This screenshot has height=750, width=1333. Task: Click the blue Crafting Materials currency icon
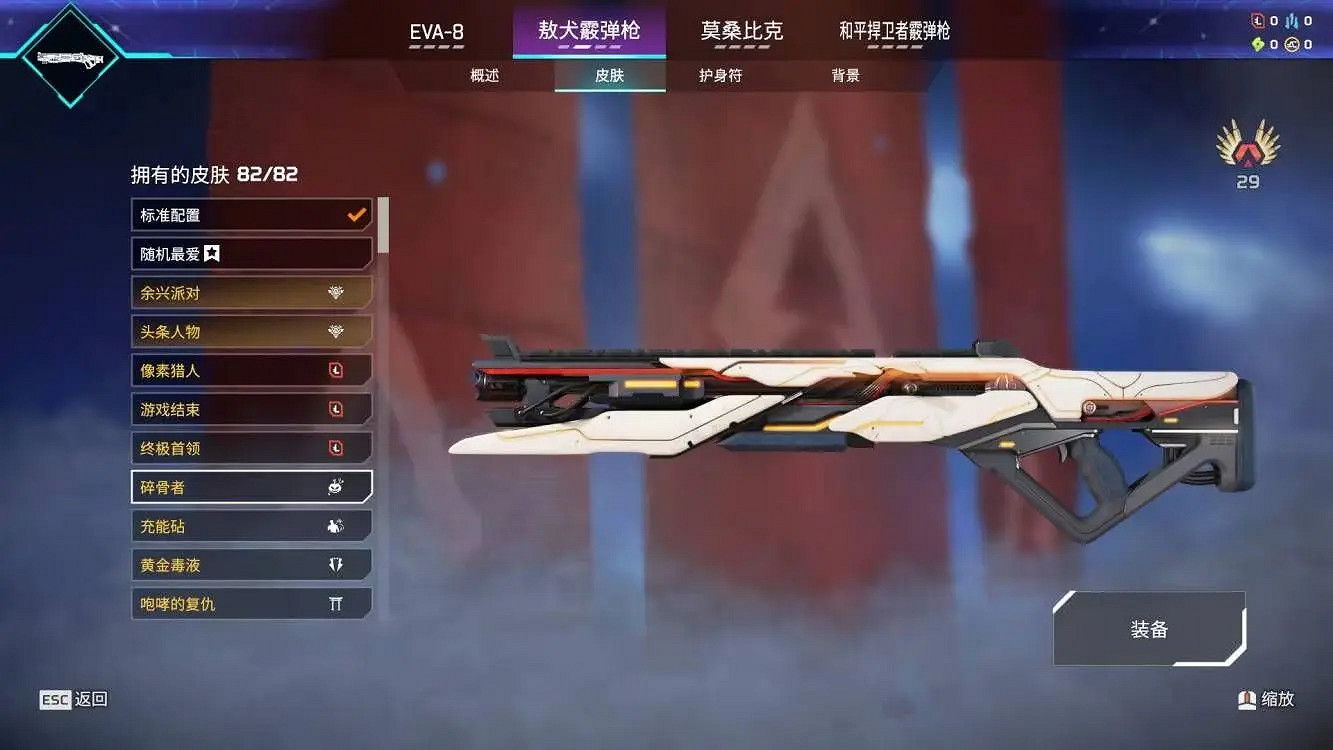[x=1293, y=19]
